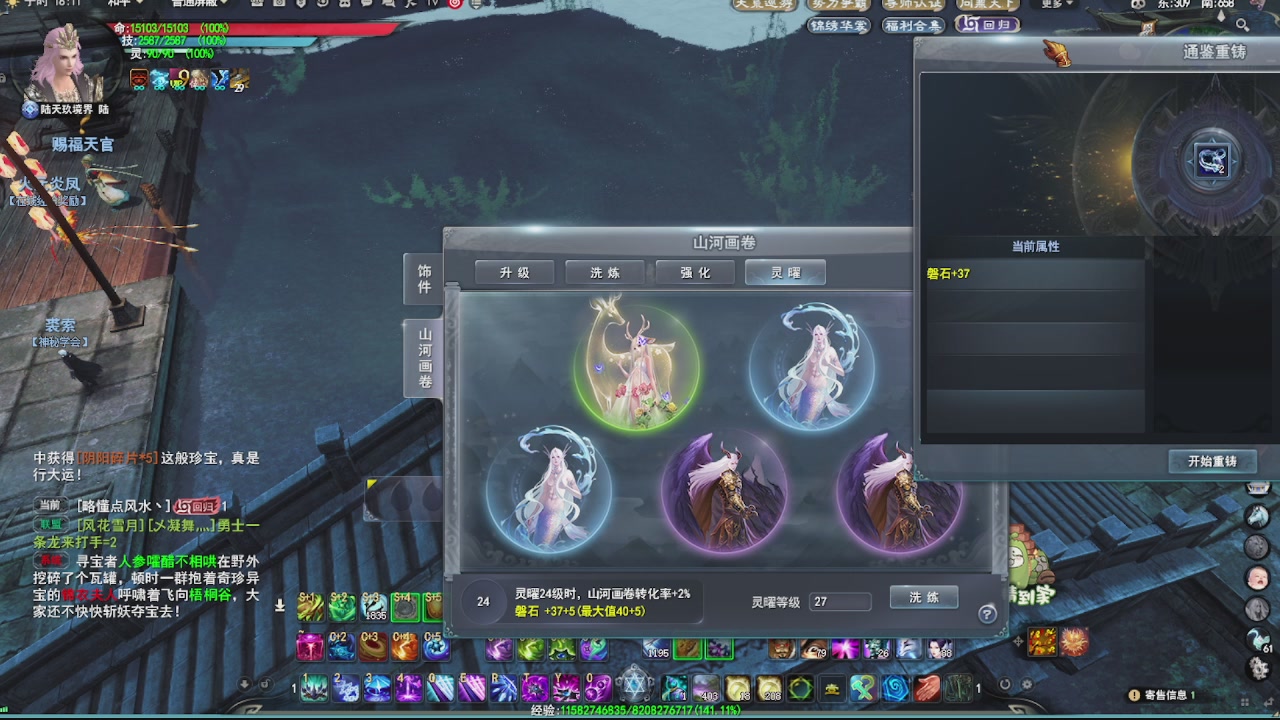
Task: Open the 饰件 side tab
Action: tap(423, 281)
